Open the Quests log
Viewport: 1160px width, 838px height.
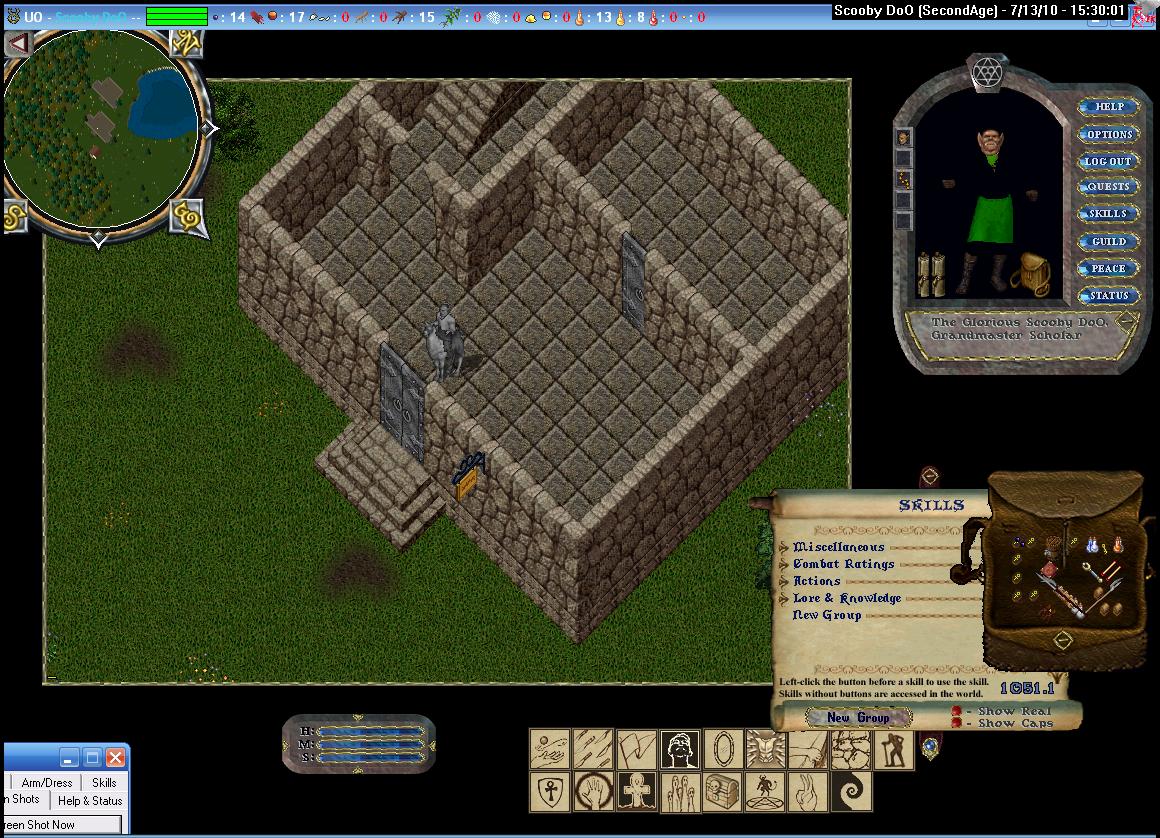[1109, 187]
